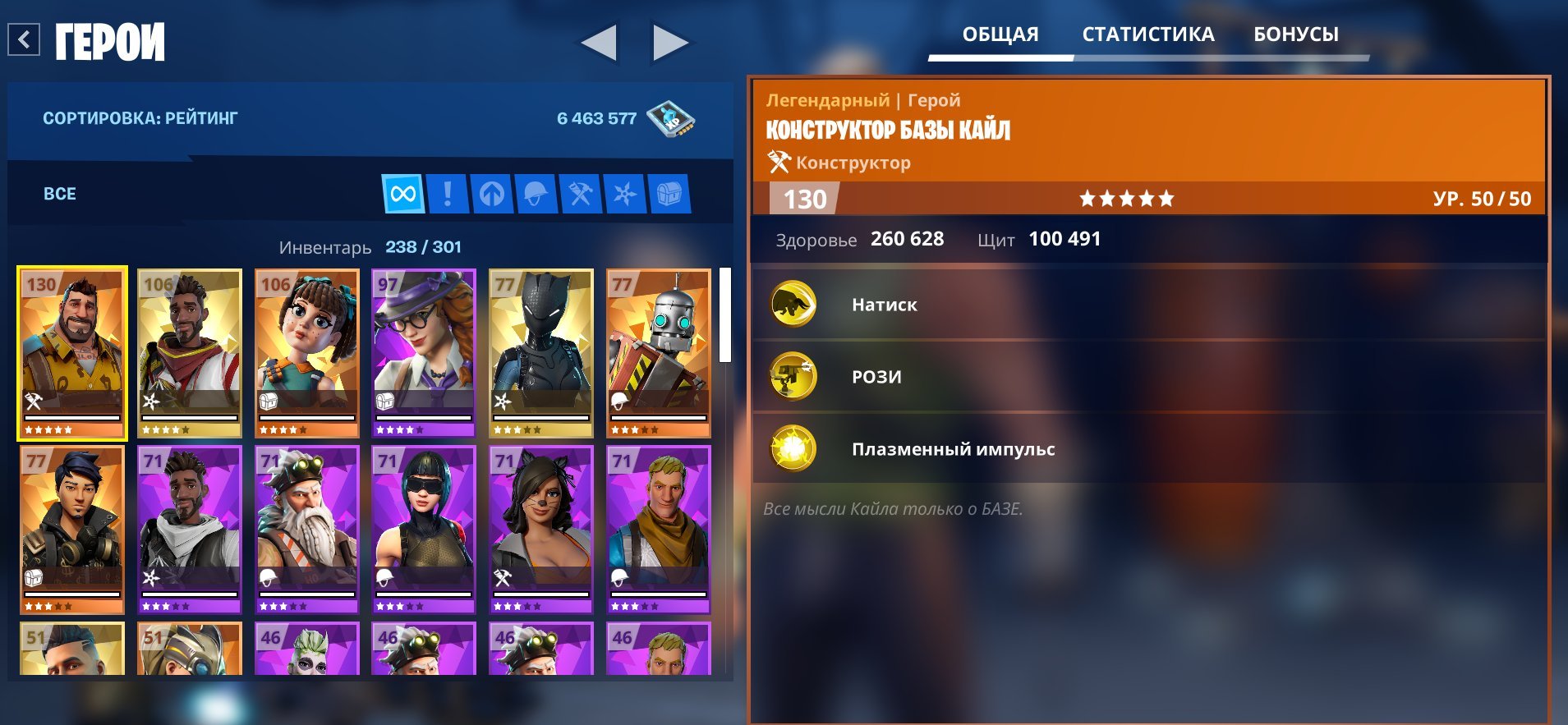
Task: Click the exclamation mark filter icon
Action: [448, 195]
